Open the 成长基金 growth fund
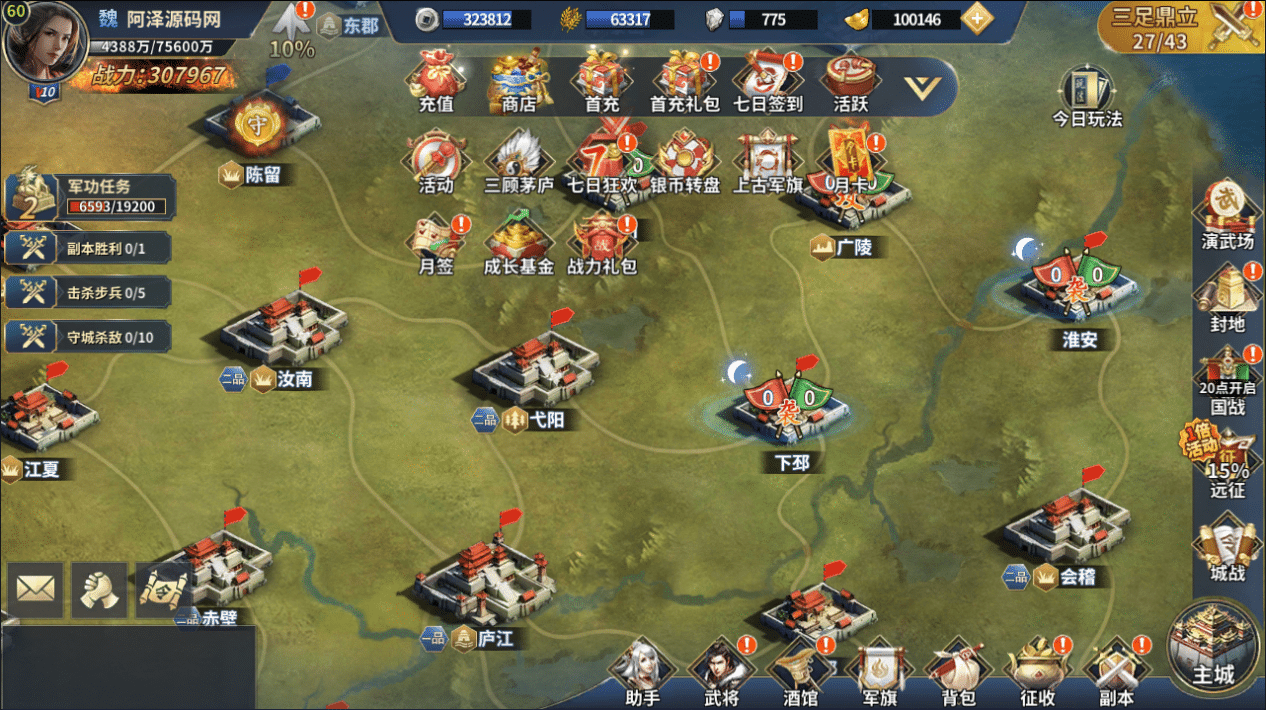 click(518, 245)
